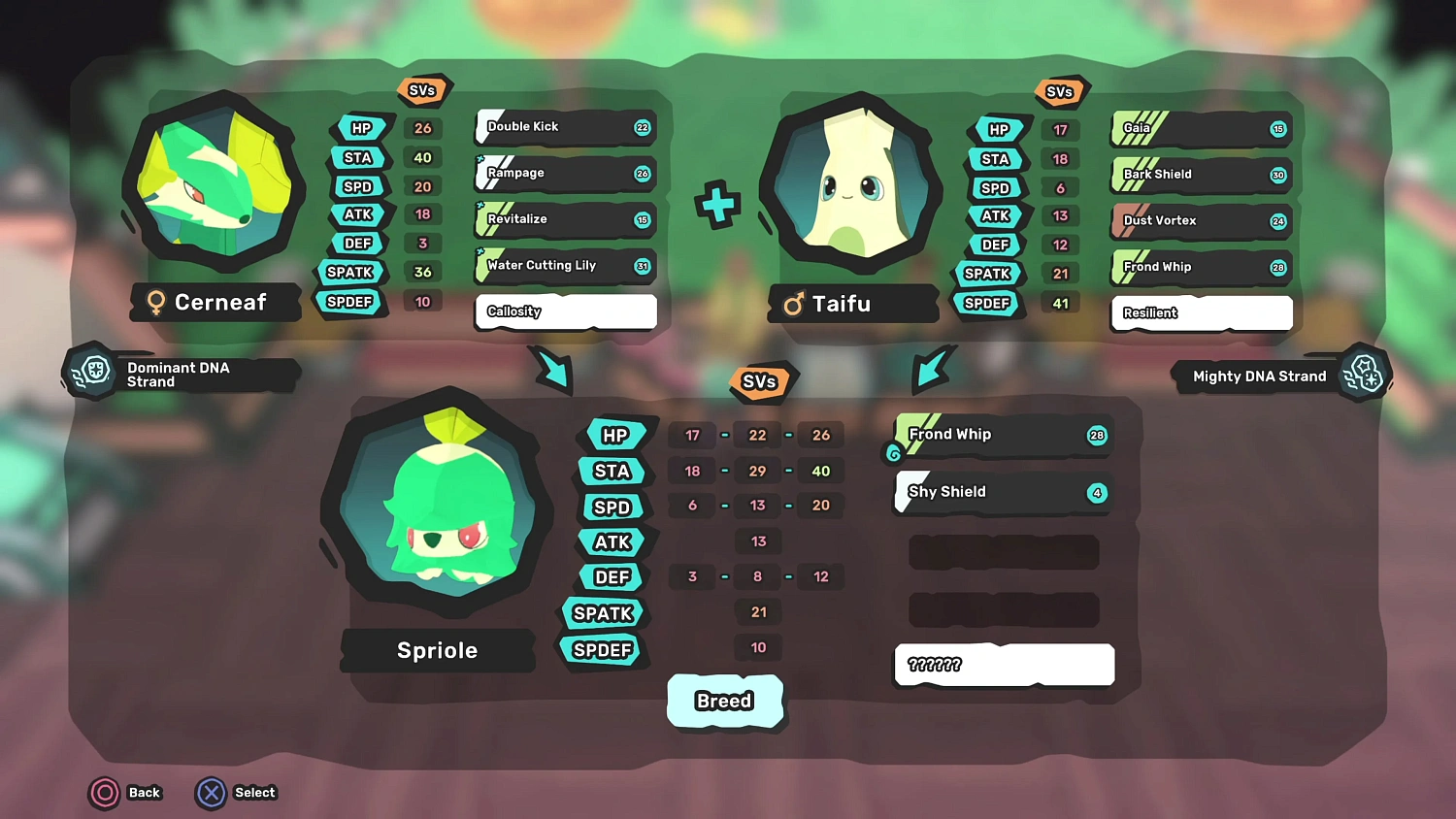This screenshot has height=819, width=1456.
Task: Select the plus icon between parents
Action: pyautogui.click(x=718, y=204)
